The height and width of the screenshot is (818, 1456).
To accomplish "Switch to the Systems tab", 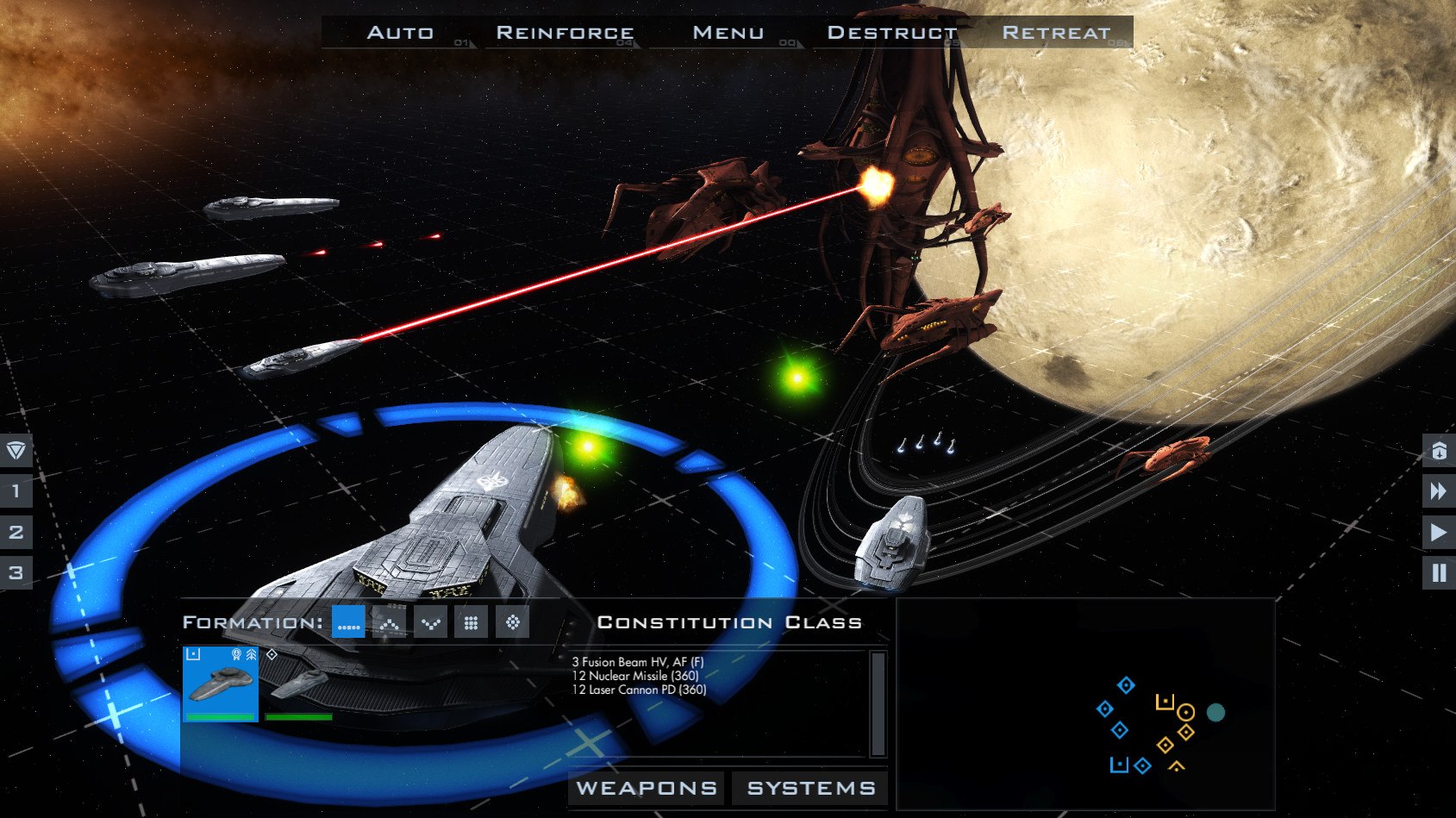I will point(811,788).
